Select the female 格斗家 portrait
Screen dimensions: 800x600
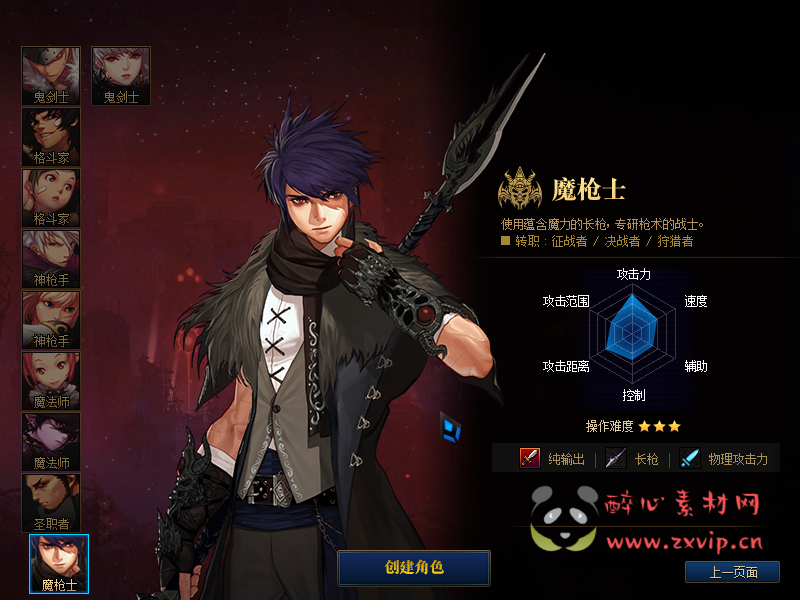(51, 198)
